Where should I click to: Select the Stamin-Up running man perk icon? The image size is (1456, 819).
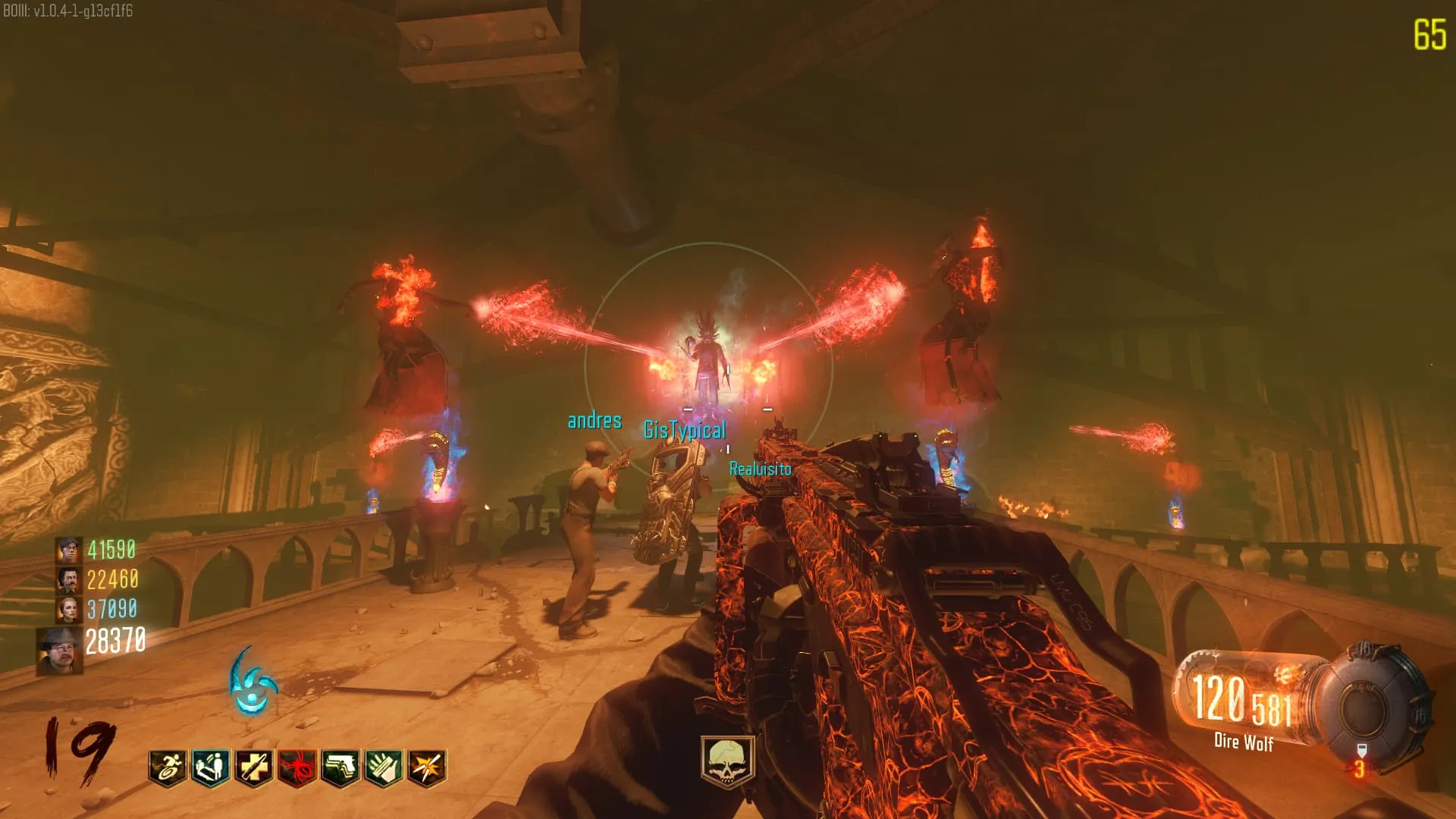168,767
